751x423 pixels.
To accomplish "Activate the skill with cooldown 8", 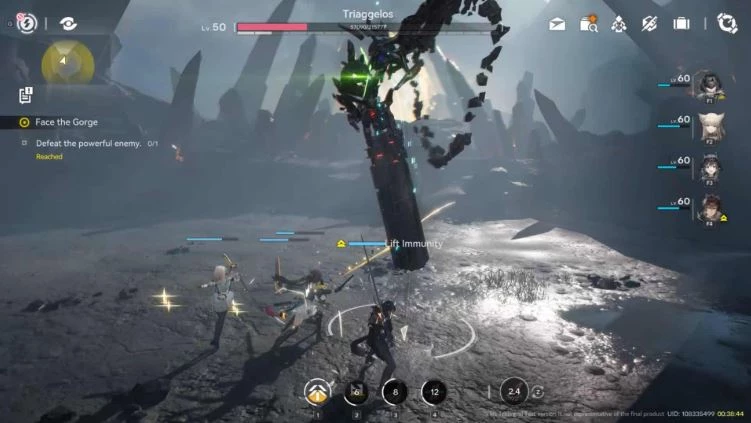I will (x=395, y=393).
